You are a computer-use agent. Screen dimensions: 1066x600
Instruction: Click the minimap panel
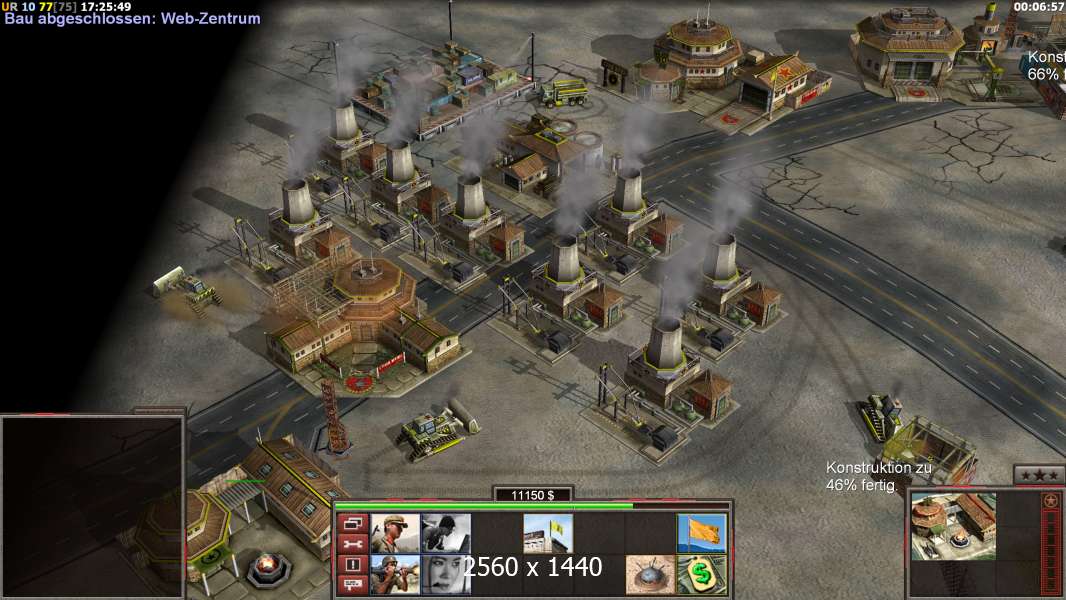pyautogui.click(x=92, y=506)
